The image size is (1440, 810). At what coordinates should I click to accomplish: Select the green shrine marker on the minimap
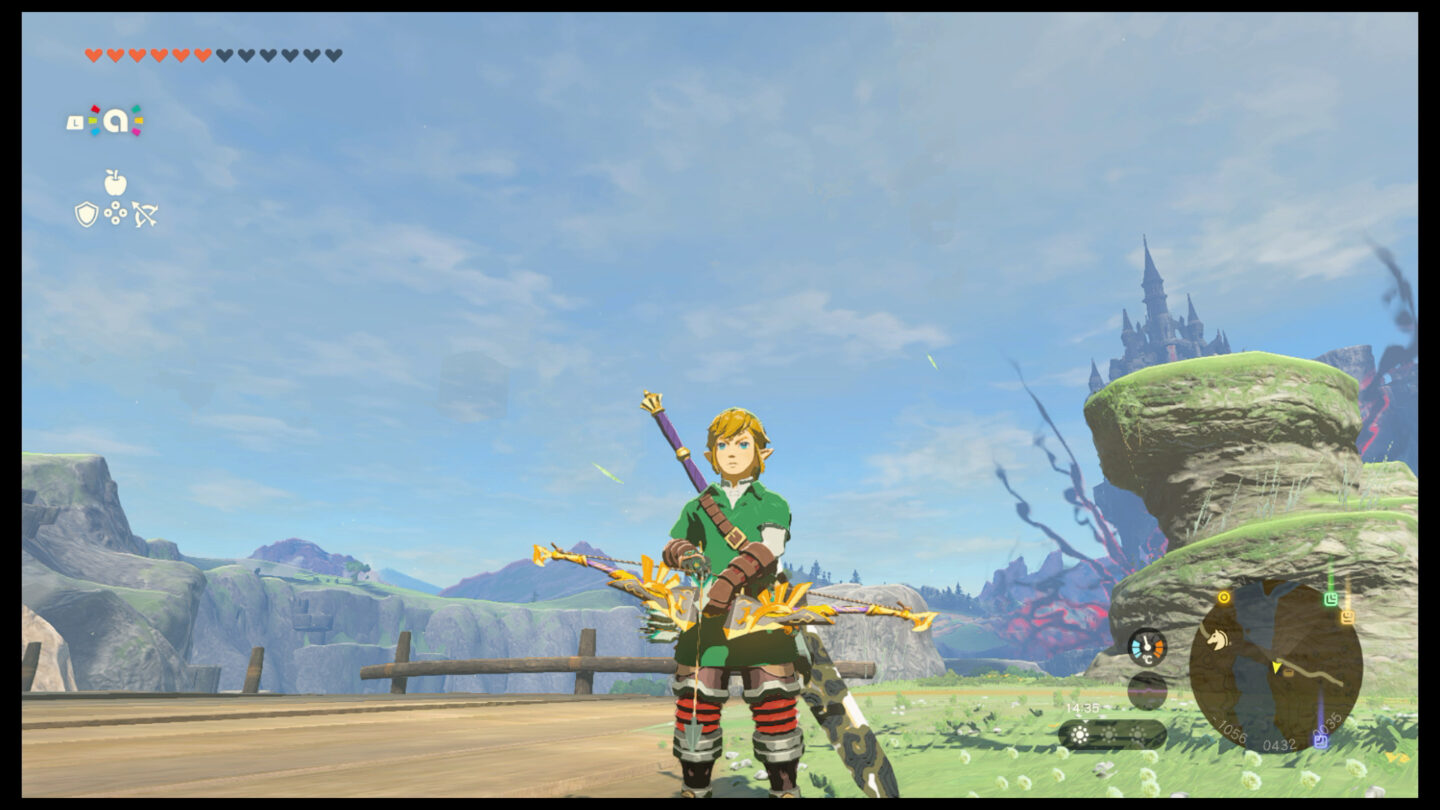(x=1331, y=600)
